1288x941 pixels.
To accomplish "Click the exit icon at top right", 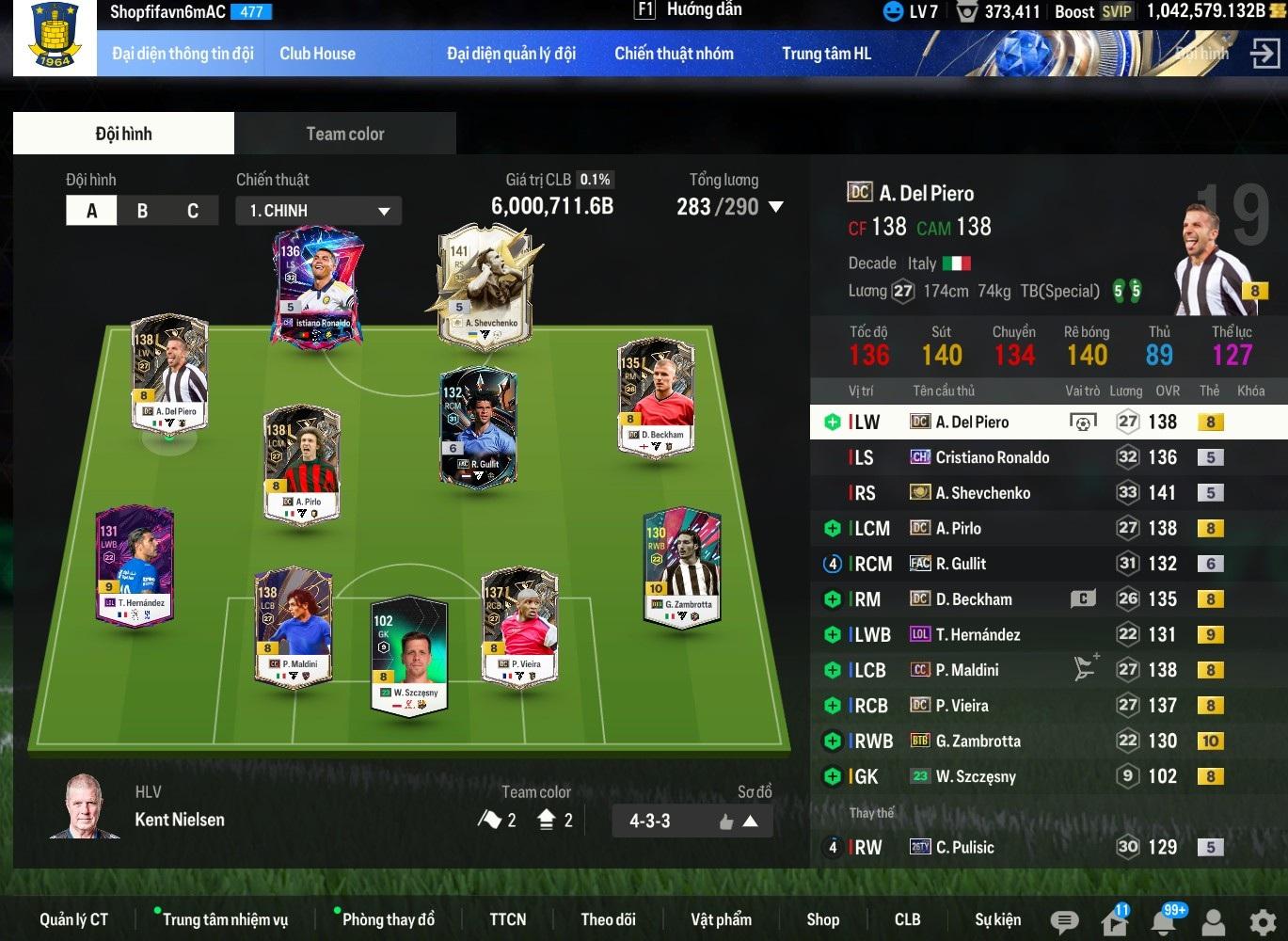I will click(1264, 54).
